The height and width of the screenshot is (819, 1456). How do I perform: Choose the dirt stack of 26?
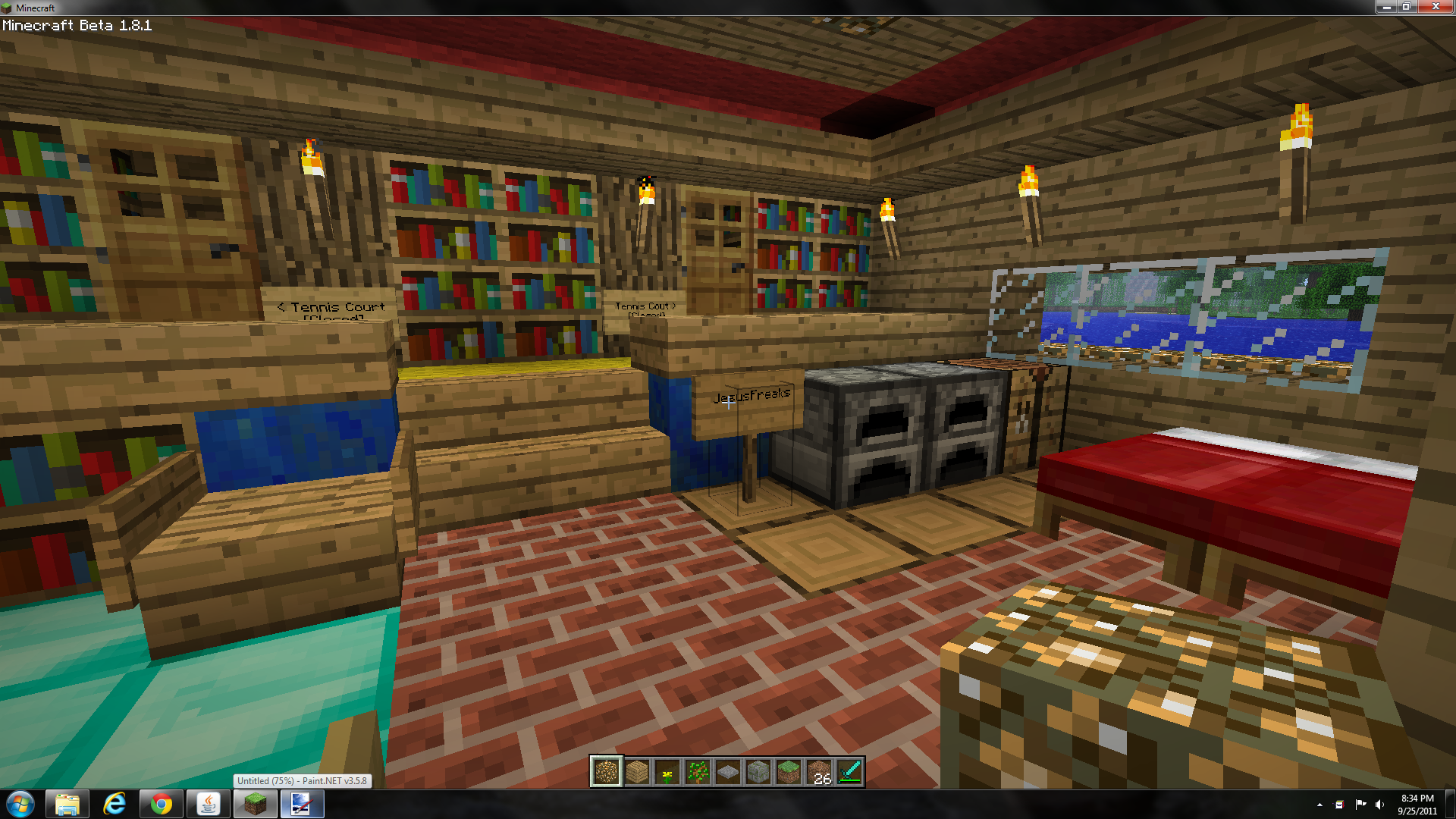point(819,772)
